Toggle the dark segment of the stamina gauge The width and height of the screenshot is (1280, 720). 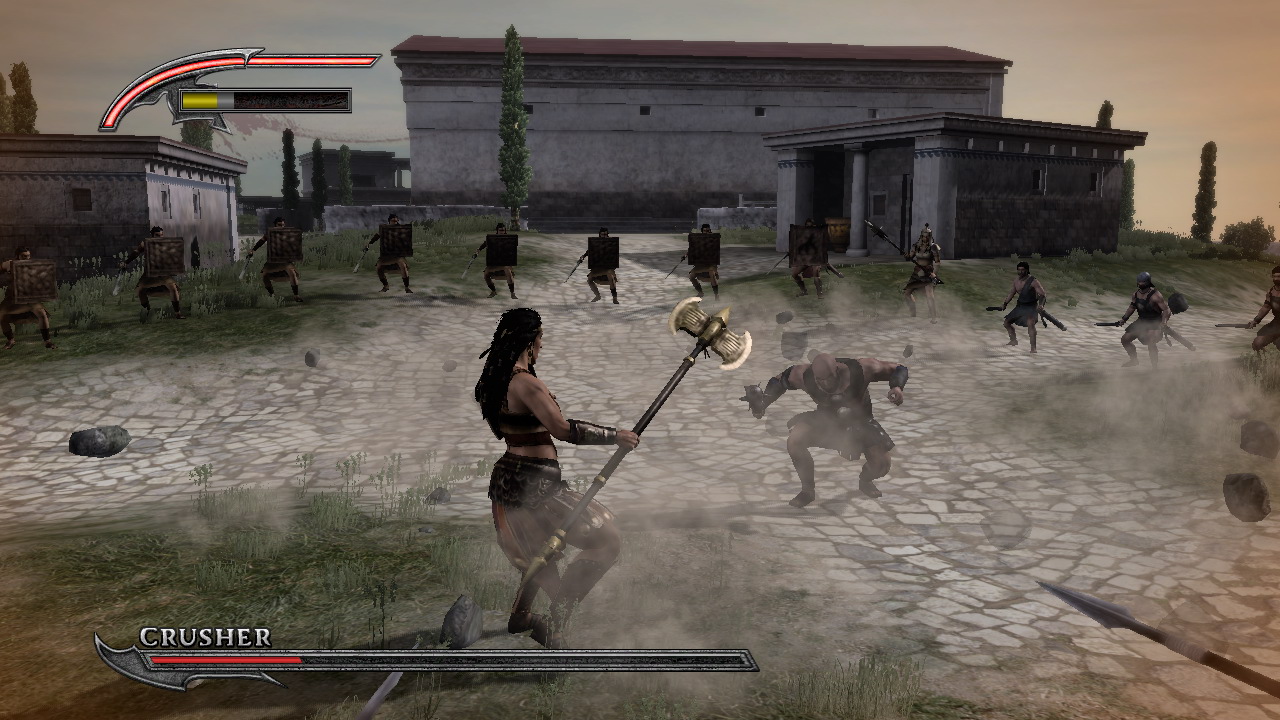point(290,99)
